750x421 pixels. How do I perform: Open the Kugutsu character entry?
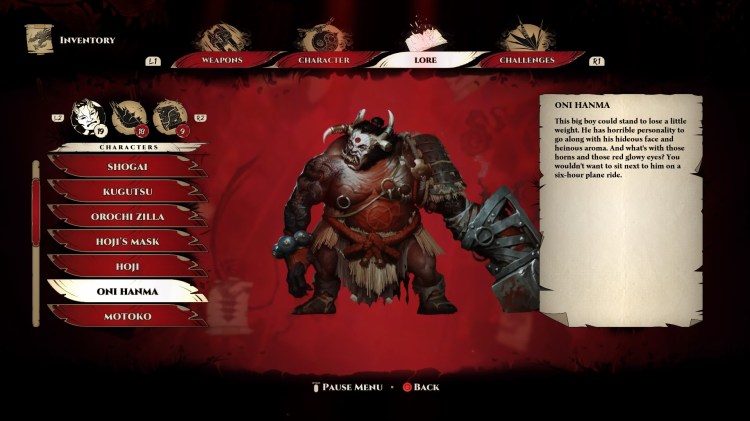tap(127, 191)
